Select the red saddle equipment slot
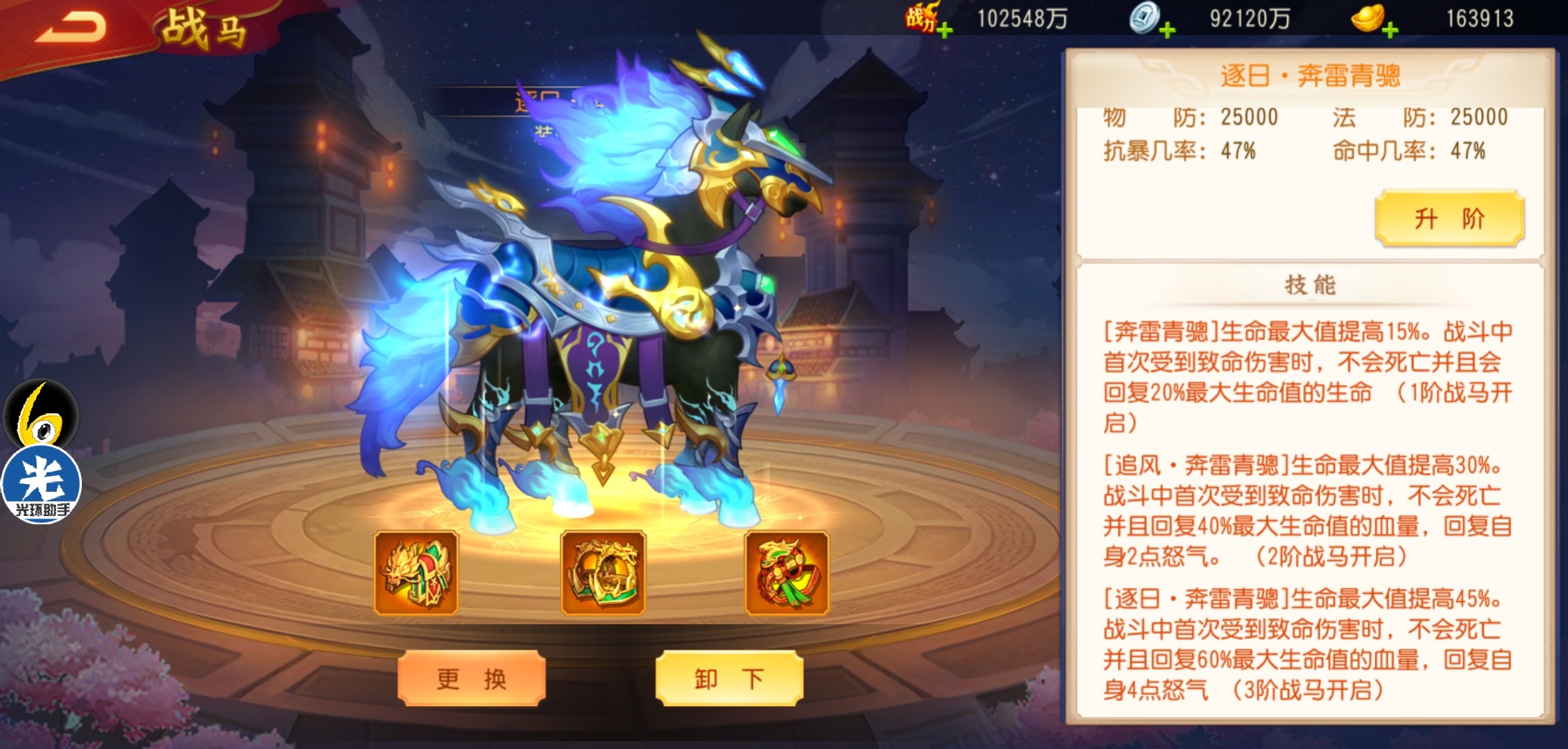Image resolution: width=1568 pixels, height=749 pixels. tap(787, 573)
